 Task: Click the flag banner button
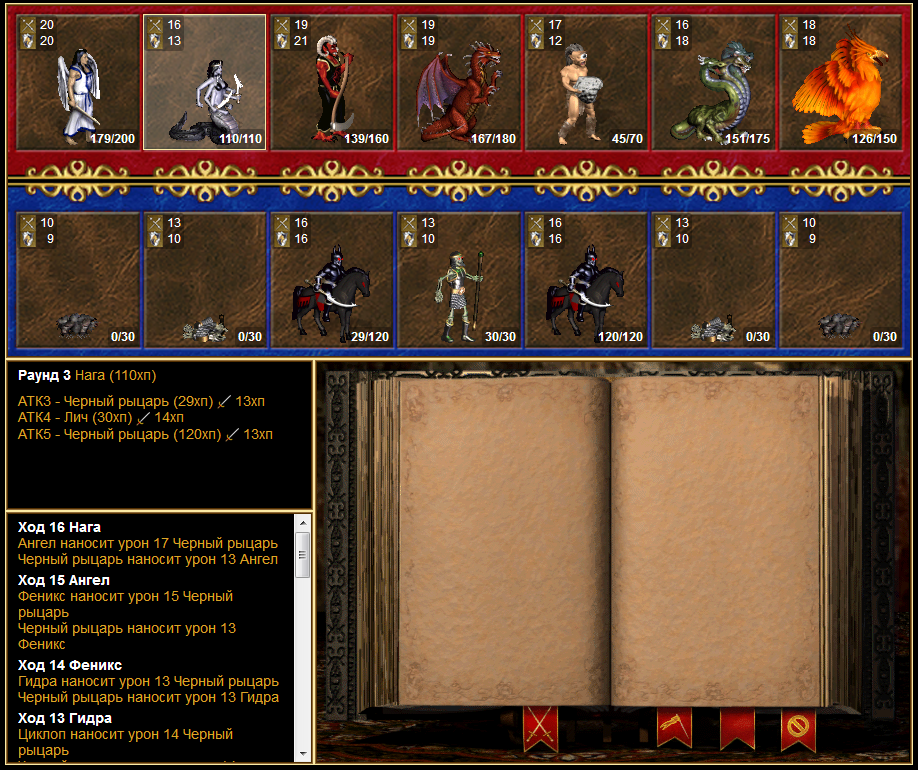[x=674, y=728]
